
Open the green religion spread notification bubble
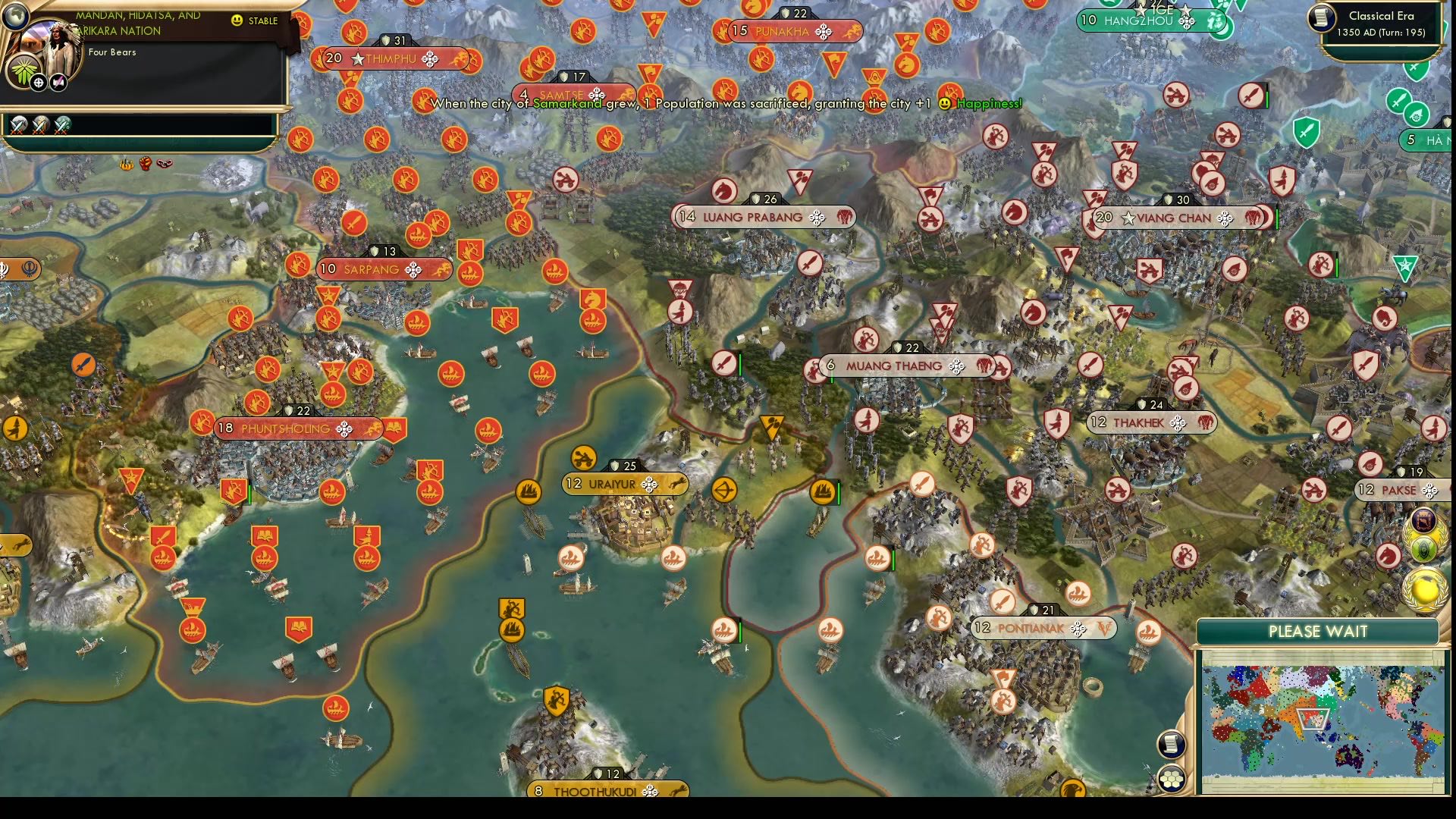pyautogui.click(x=1424, y=550)
